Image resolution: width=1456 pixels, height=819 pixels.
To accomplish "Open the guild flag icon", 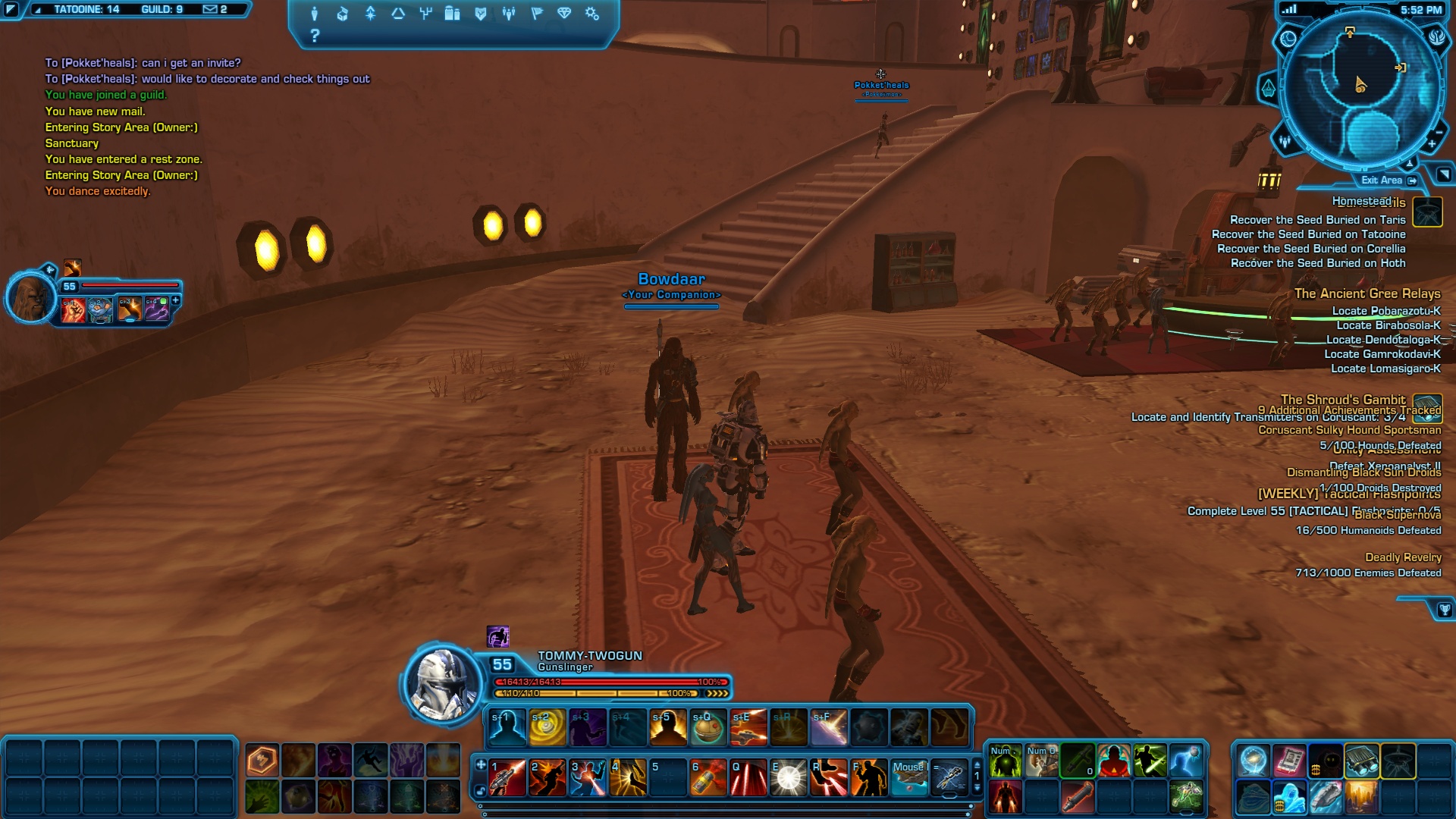I will [x=537, y=14].
